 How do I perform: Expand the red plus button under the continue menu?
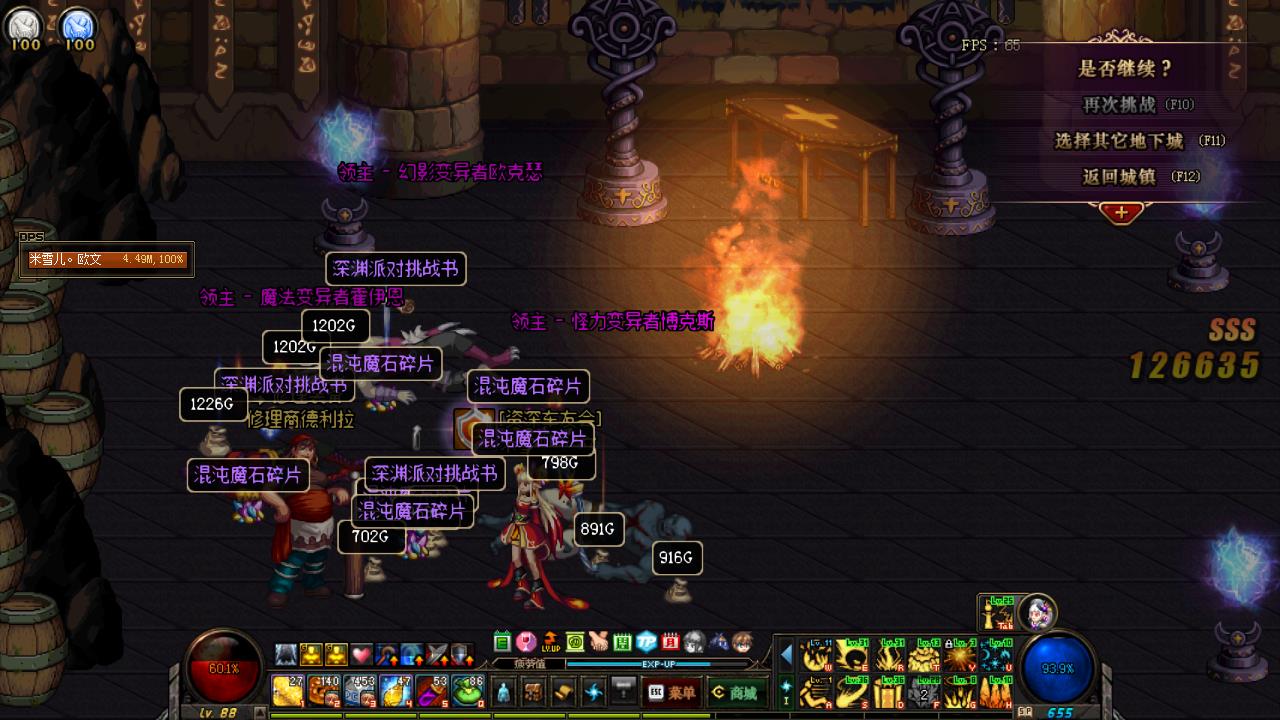point(1121,212)
